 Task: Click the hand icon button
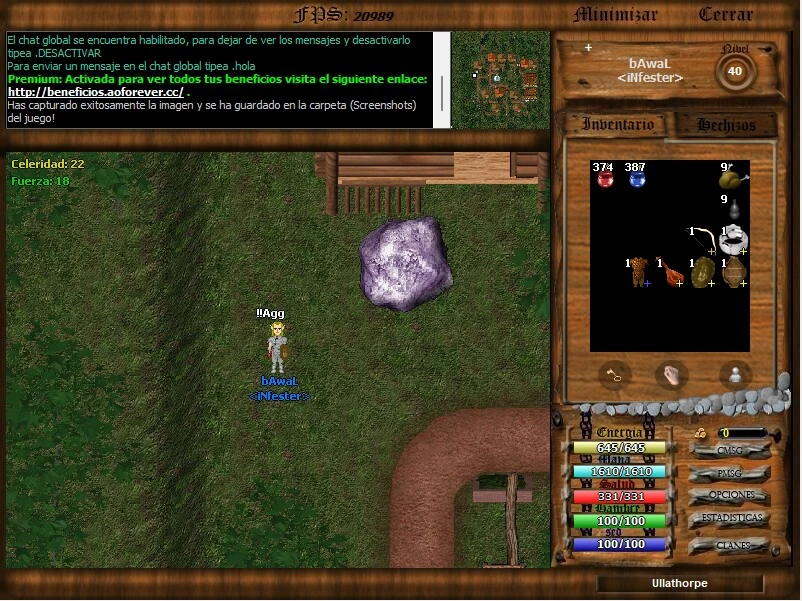[669, 376]
